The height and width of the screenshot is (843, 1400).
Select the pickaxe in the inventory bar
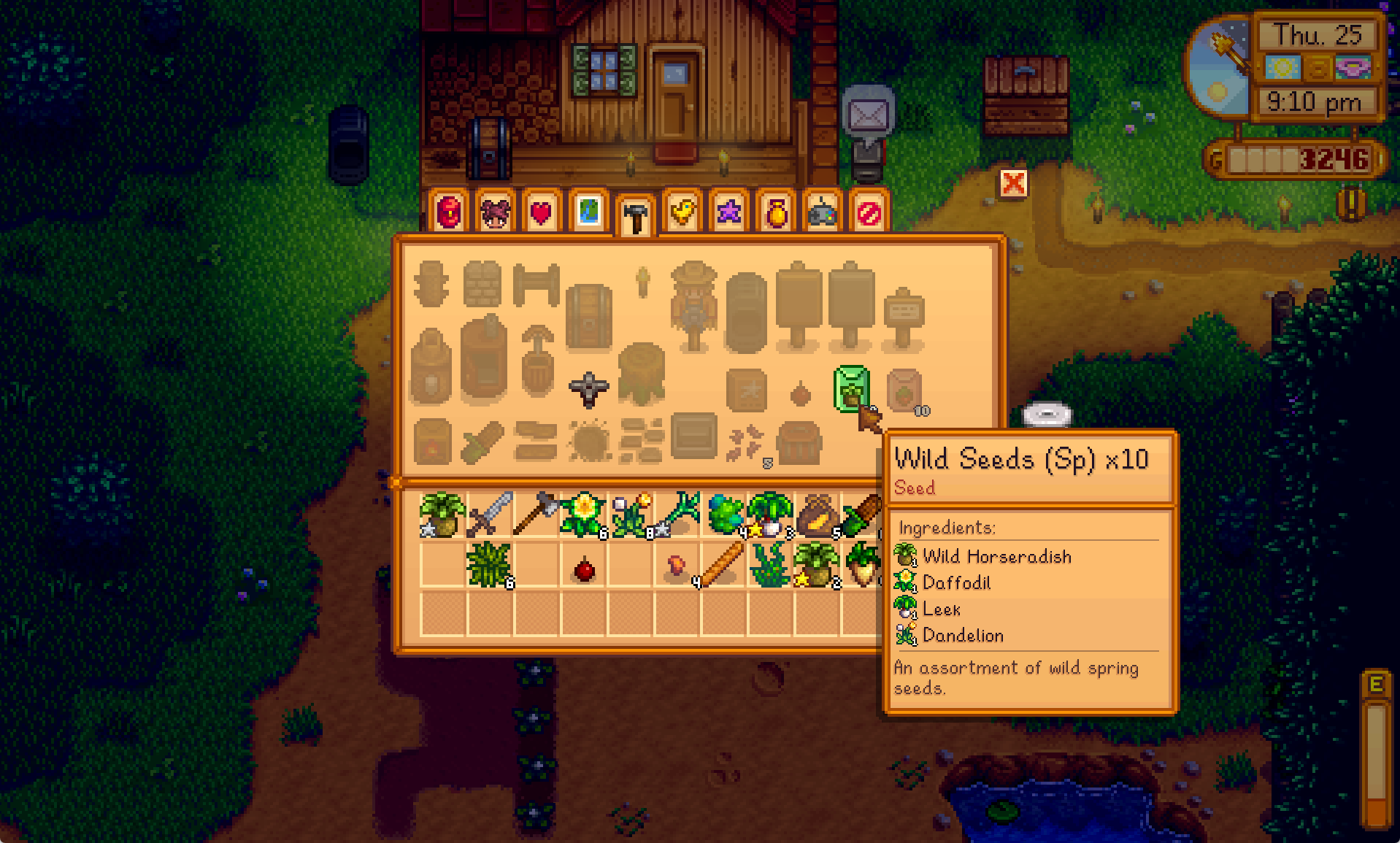pos(539,511)
